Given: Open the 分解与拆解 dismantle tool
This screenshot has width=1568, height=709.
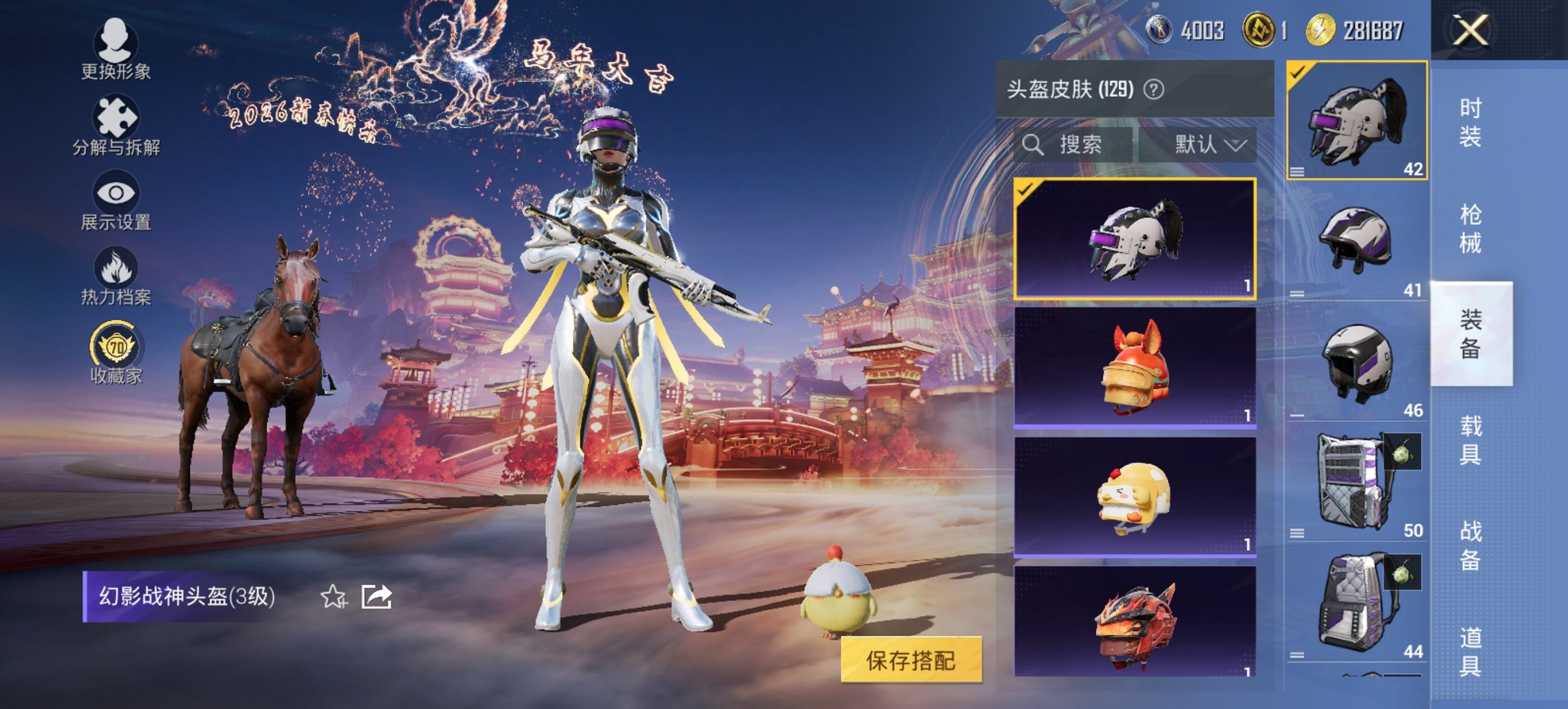Looking at the screenshot, I should coord(115,126).
